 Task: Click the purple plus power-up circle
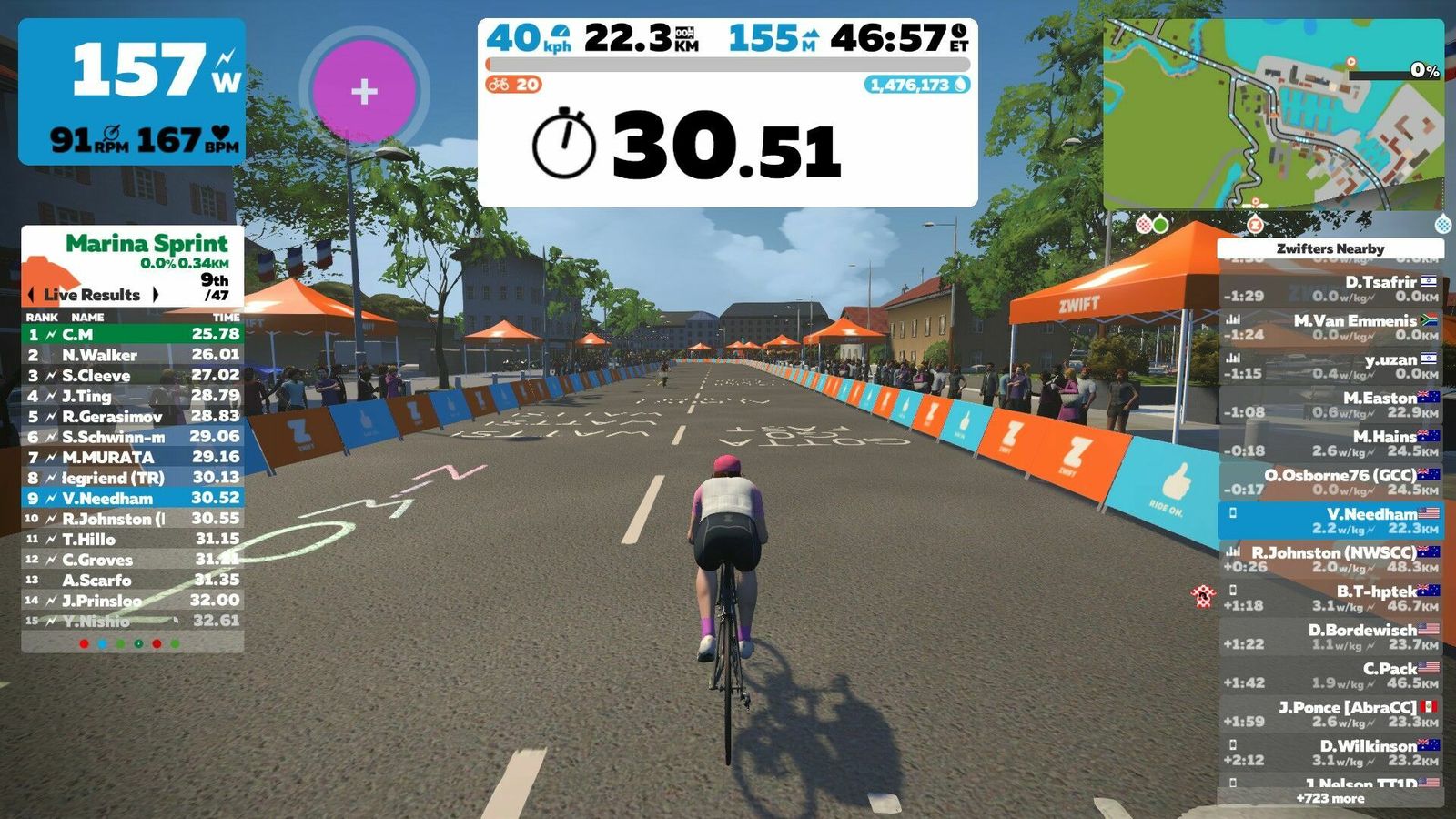pyautogui.click(x=364, y=91)
